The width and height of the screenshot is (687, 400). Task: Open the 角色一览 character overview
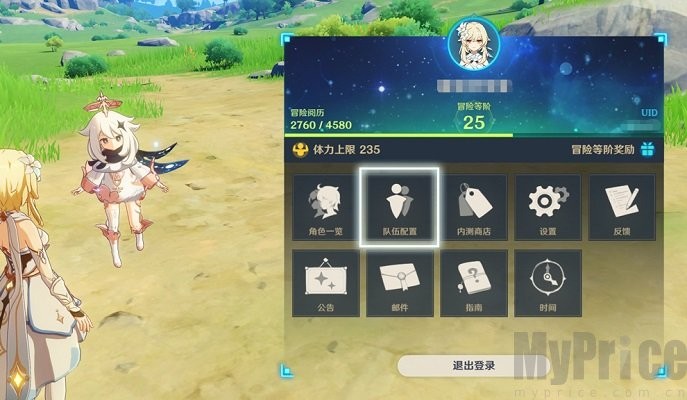coord(326,208)
